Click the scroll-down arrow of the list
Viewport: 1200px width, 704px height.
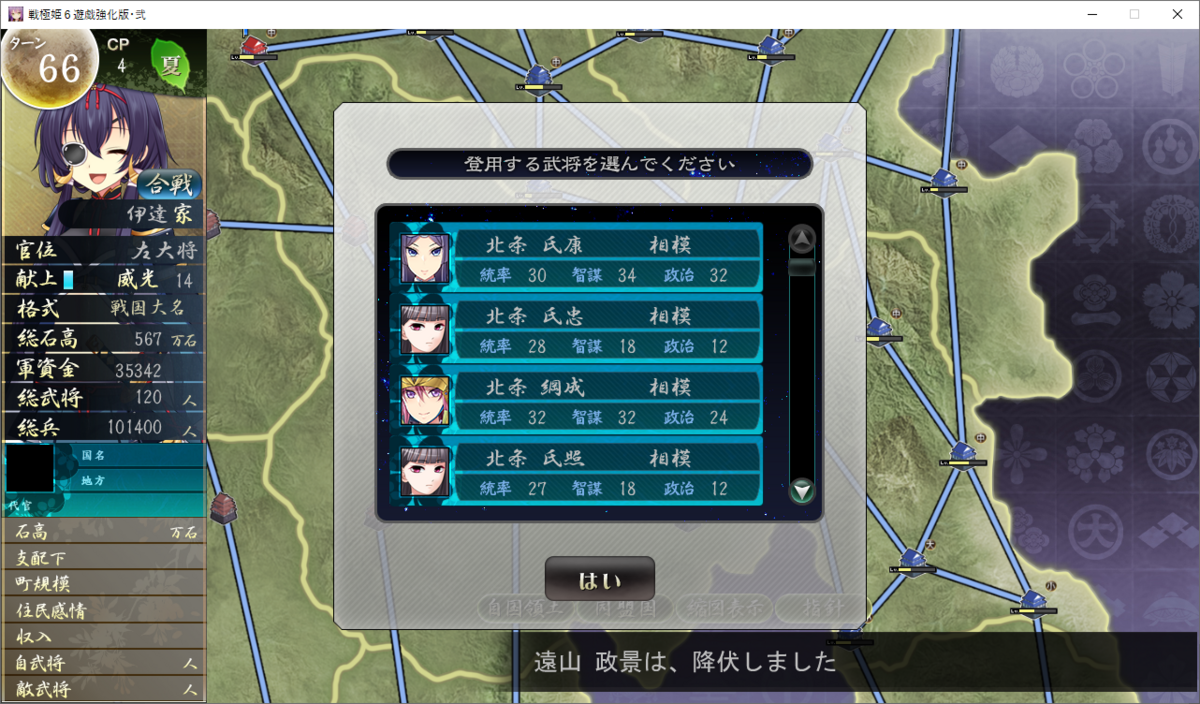pos(802,491)
